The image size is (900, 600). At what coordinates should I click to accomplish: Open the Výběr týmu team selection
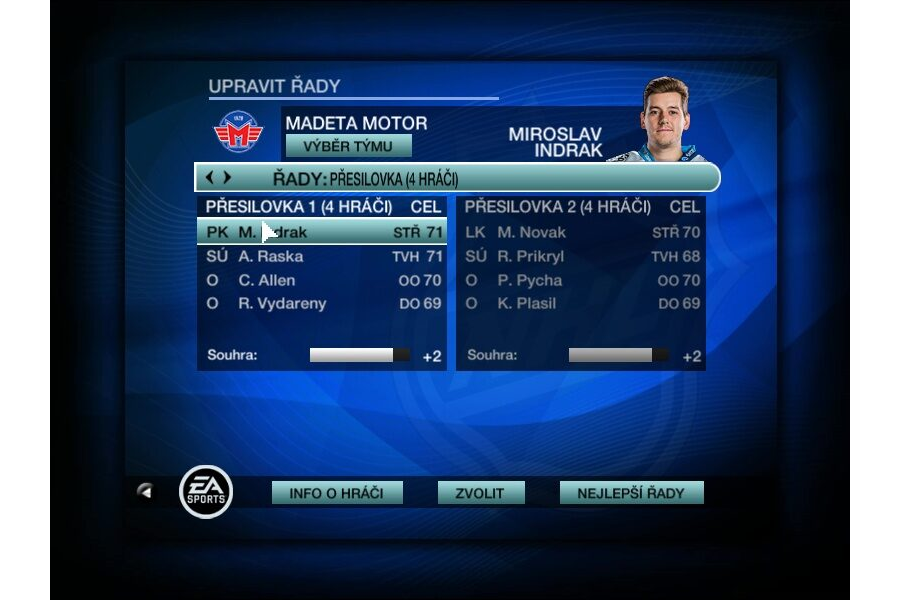pyautogui.click(x=348, y=146)
